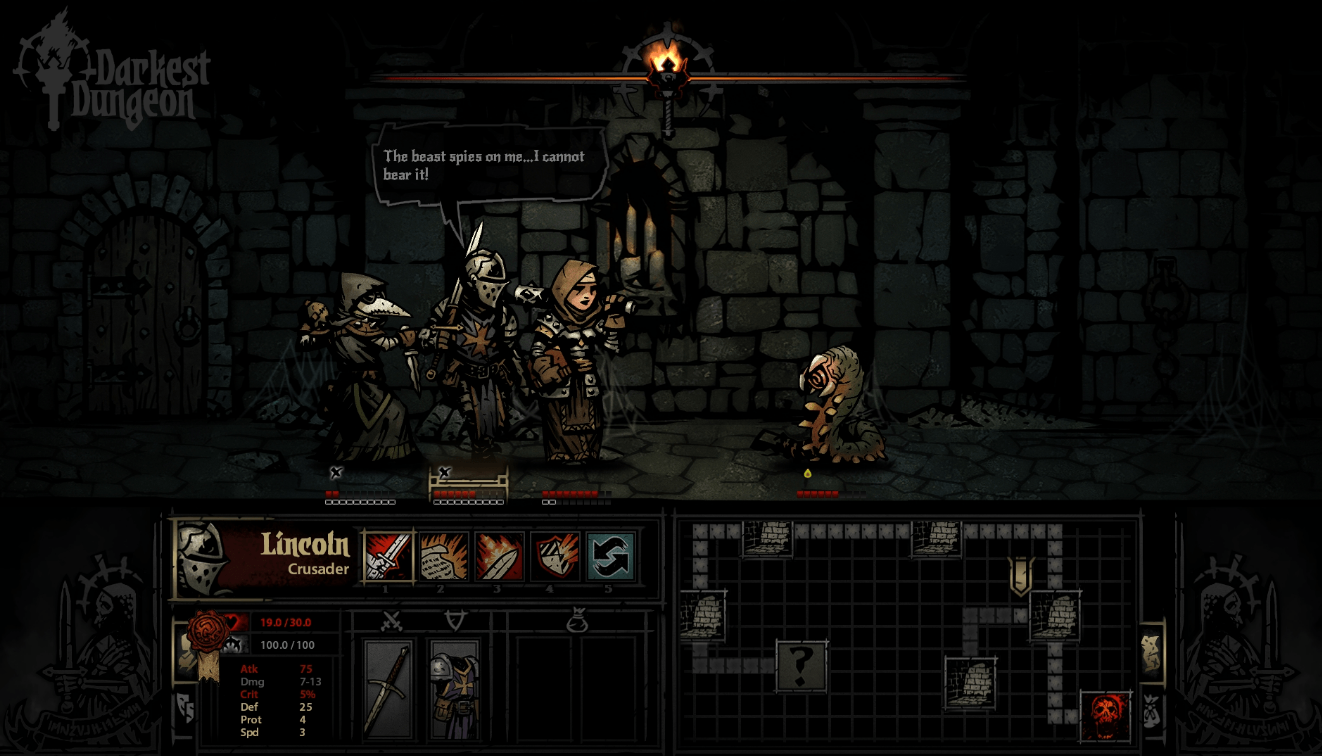Click the speech bubble about the beast
The height and width of the screenshot is (756, 1322).
pyautogui.click(x=487, y=164)
